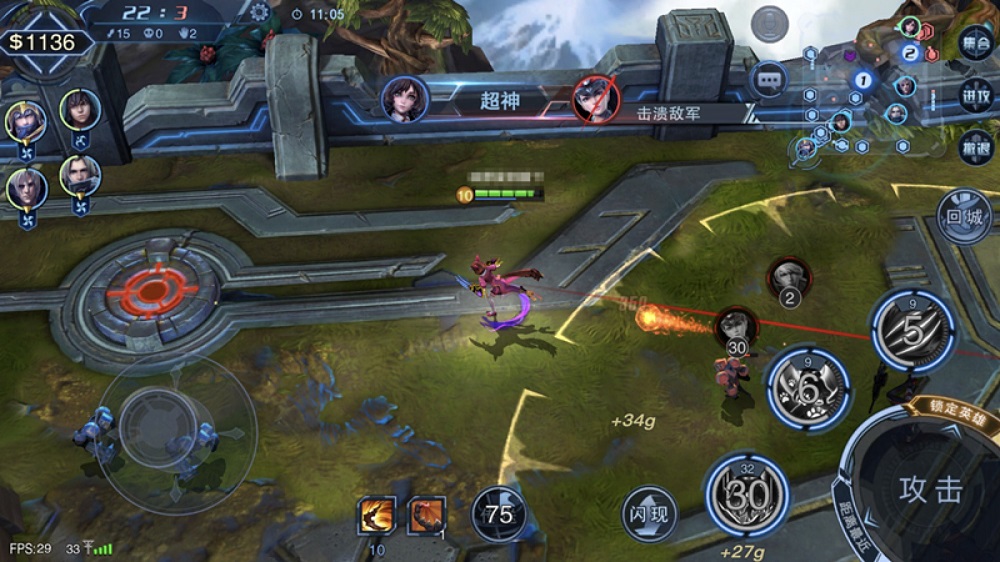Screen dimensions: 1000x562
Task: Open the settings gear icon
Action: [260, 12]
